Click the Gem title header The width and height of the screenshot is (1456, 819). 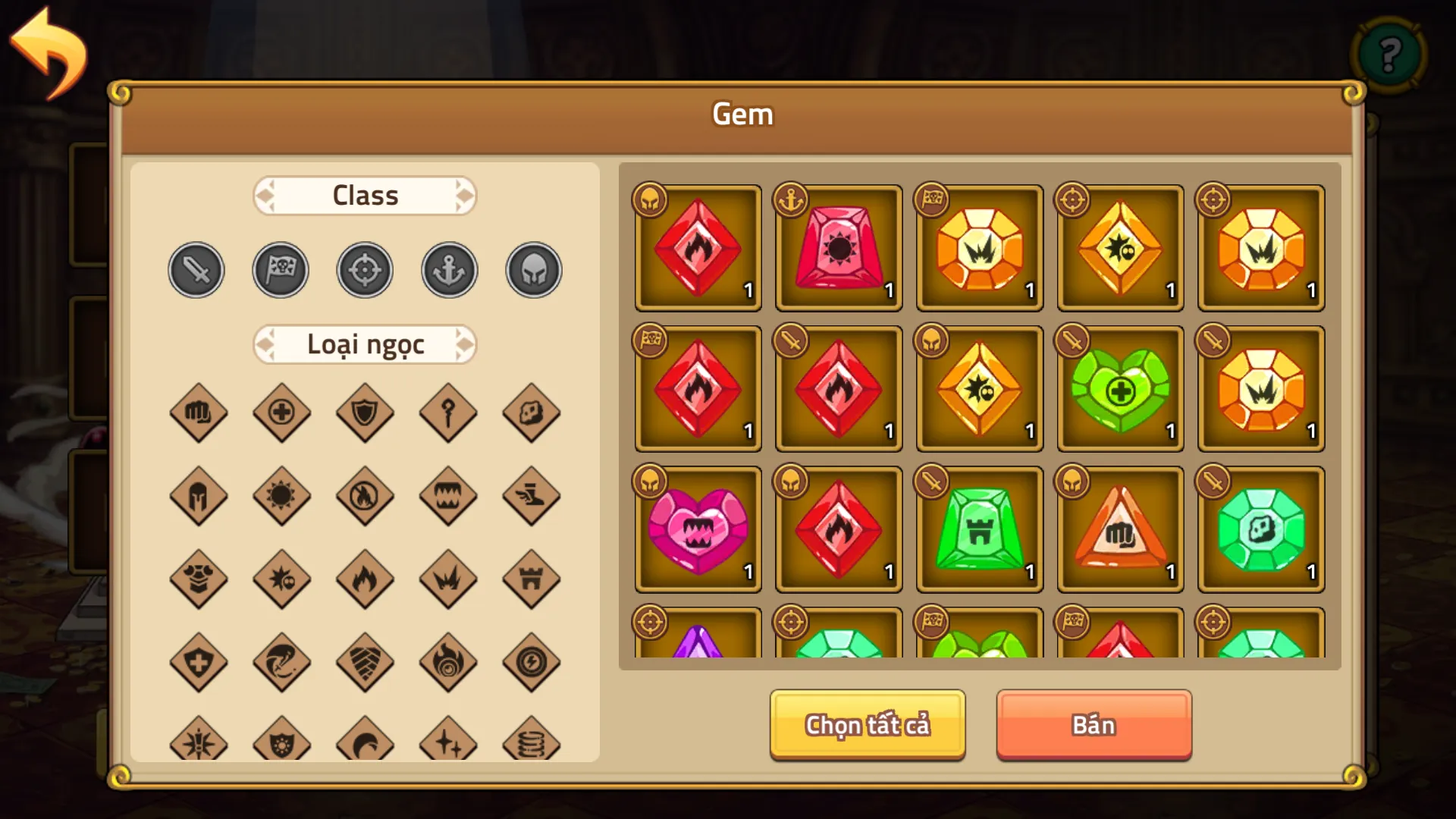(x=742, y=115)
